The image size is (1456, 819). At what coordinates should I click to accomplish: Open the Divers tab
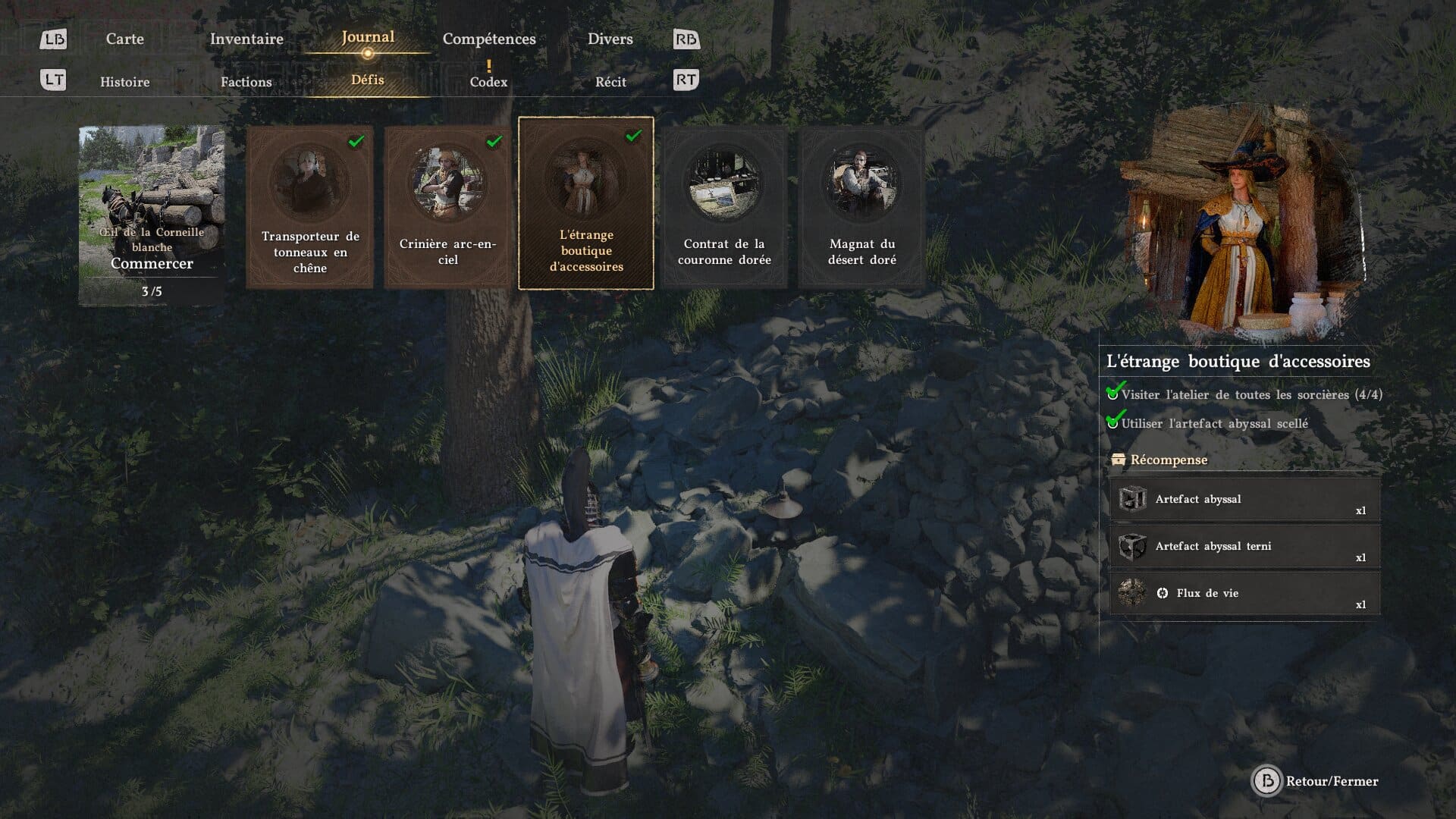tap(610, 39)
